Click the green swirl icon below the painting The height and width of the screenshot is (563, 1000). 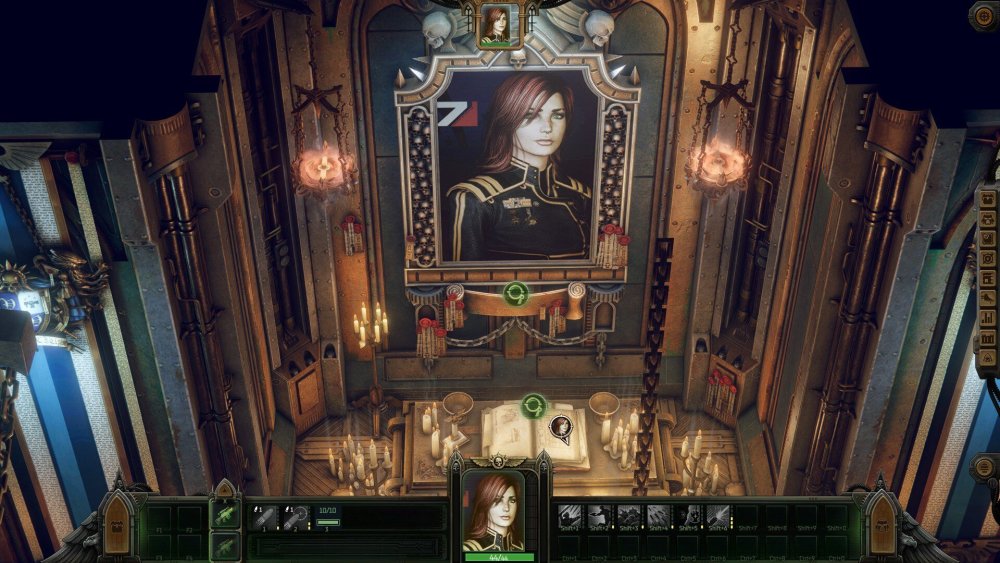(x=516, y=294)
